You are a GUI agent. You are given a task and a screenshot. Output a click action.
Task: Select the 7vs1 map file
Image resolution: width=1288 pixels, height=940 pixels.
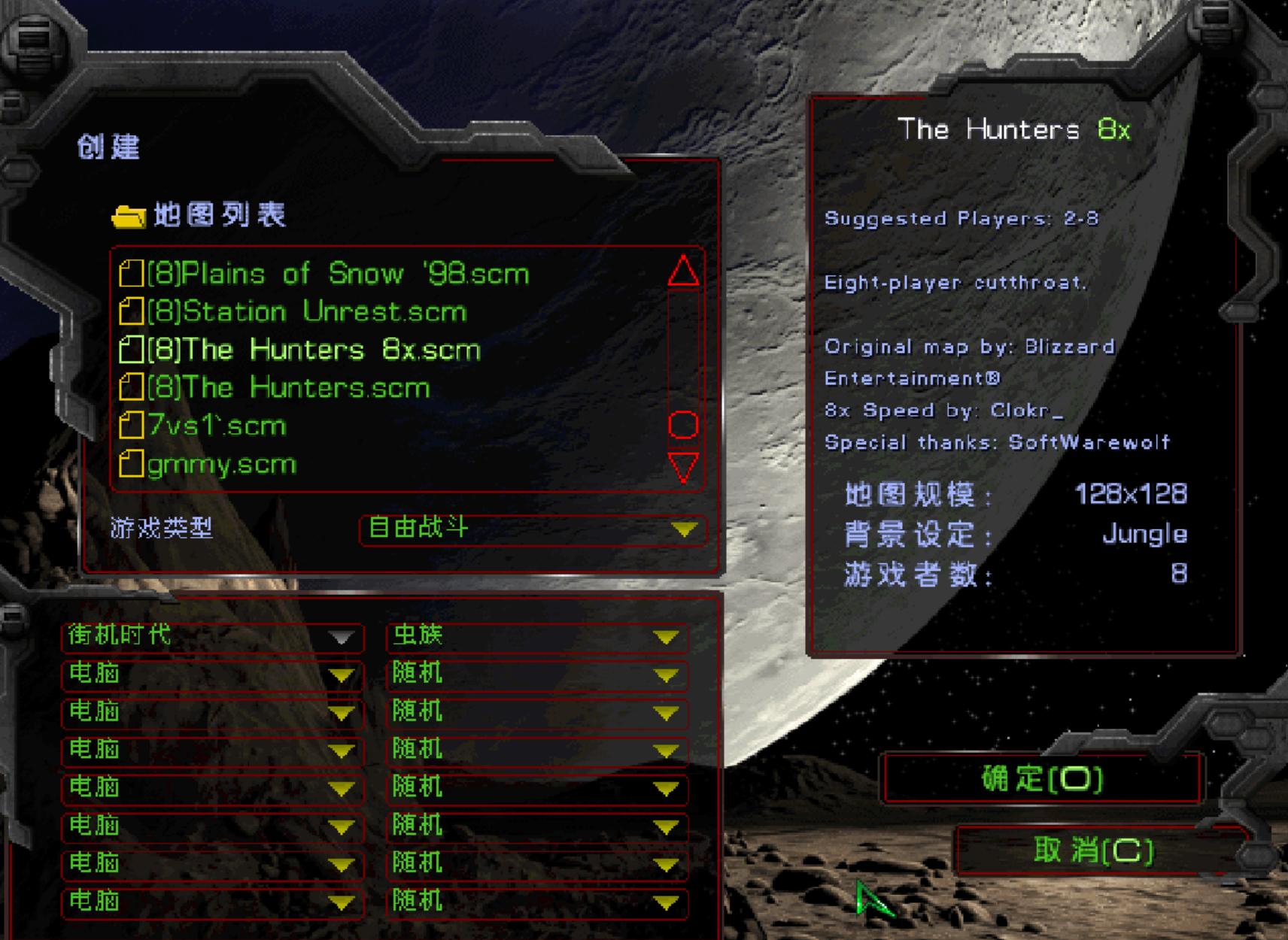[217, 426]
